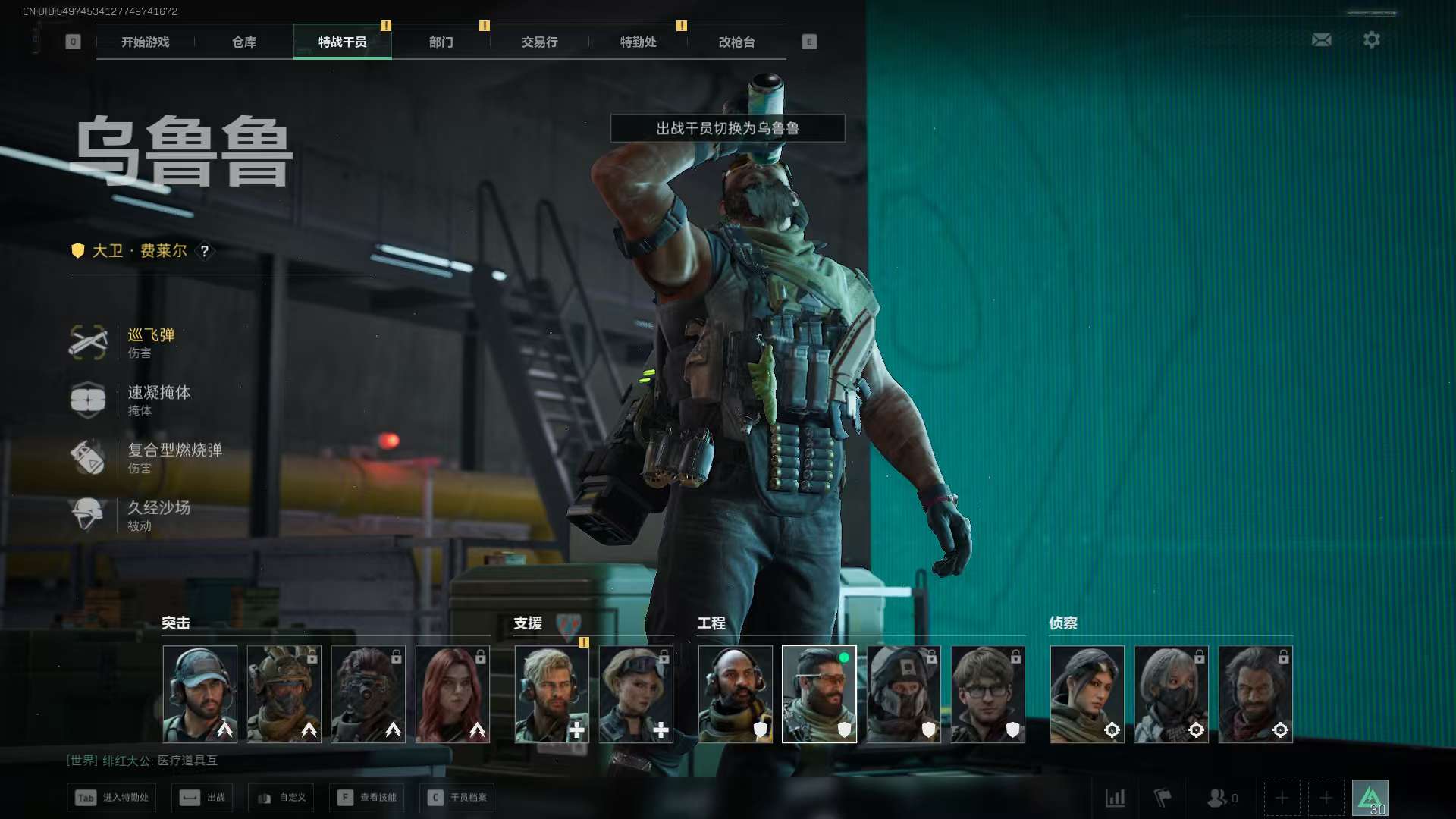
Task: Choose the assault operator wearing a cap
Action: (x=200, y=694)
